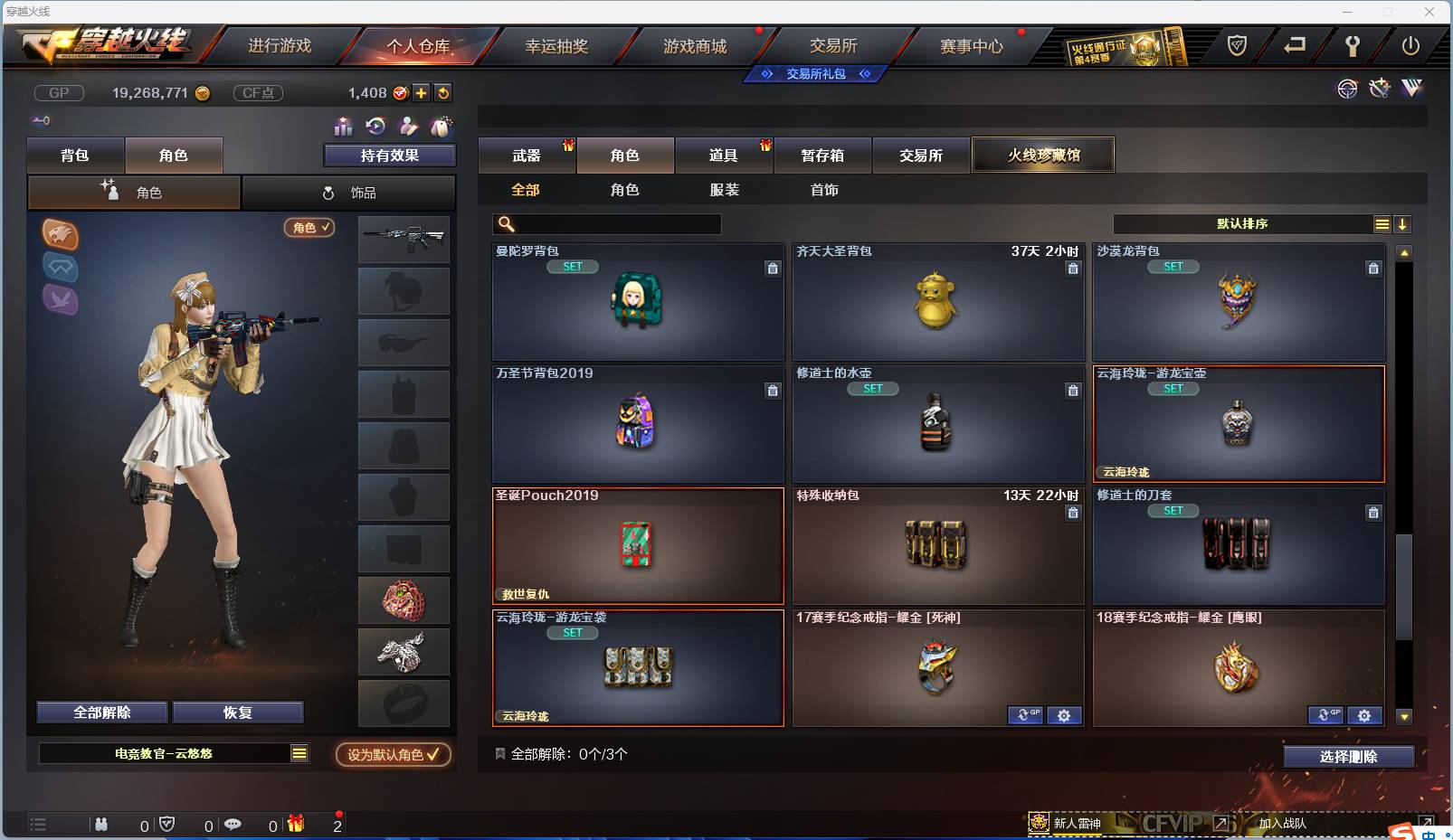This screenshot has height=840, width=1453.
Task: Check the 设为默认角色 checkbox
Action: [432, 755]
